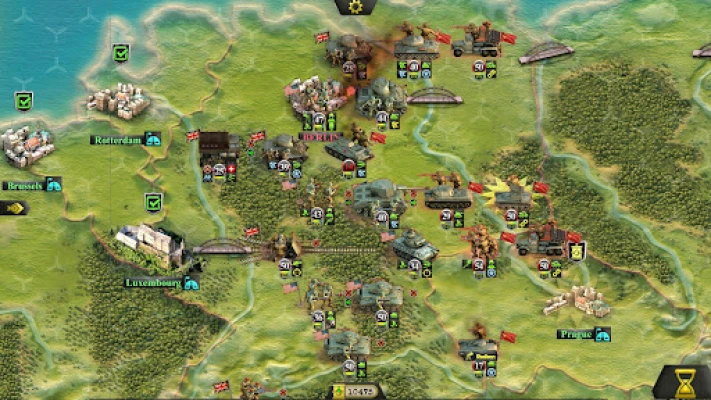
Task: End turn with the hourglass button
Action: click(685, 382)
